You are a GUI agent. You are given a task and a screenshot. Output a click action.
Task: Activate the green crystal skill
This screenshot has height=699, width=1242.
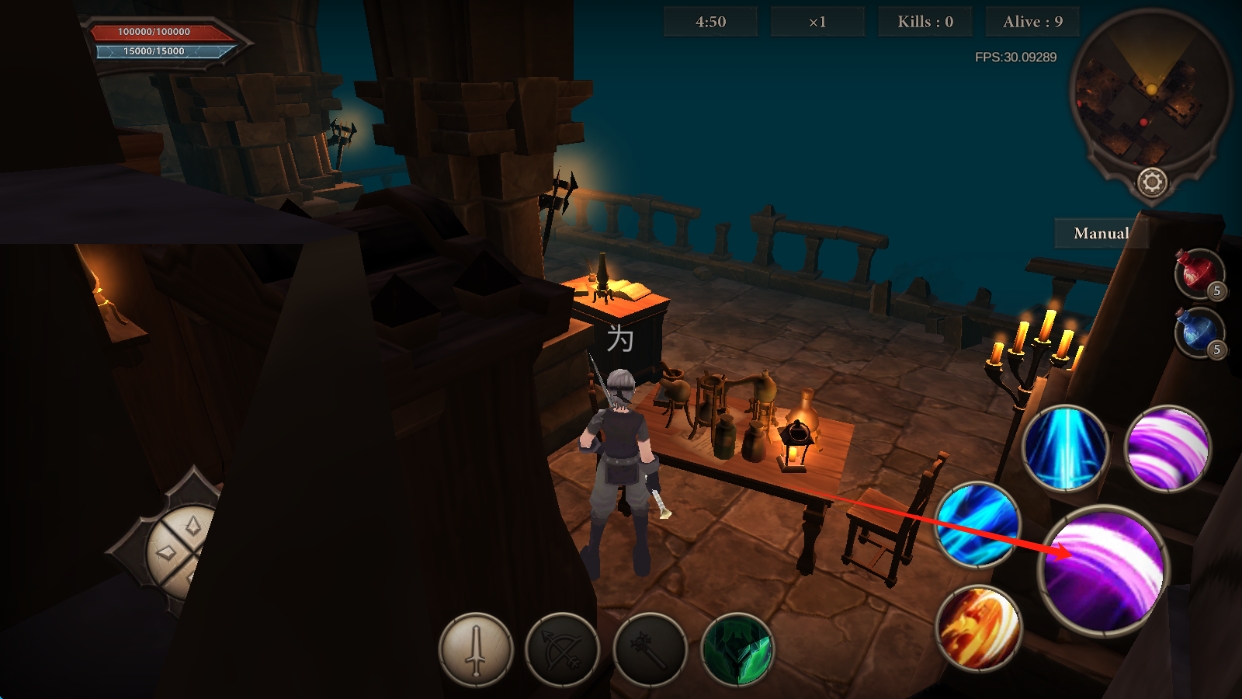point(738,650)
